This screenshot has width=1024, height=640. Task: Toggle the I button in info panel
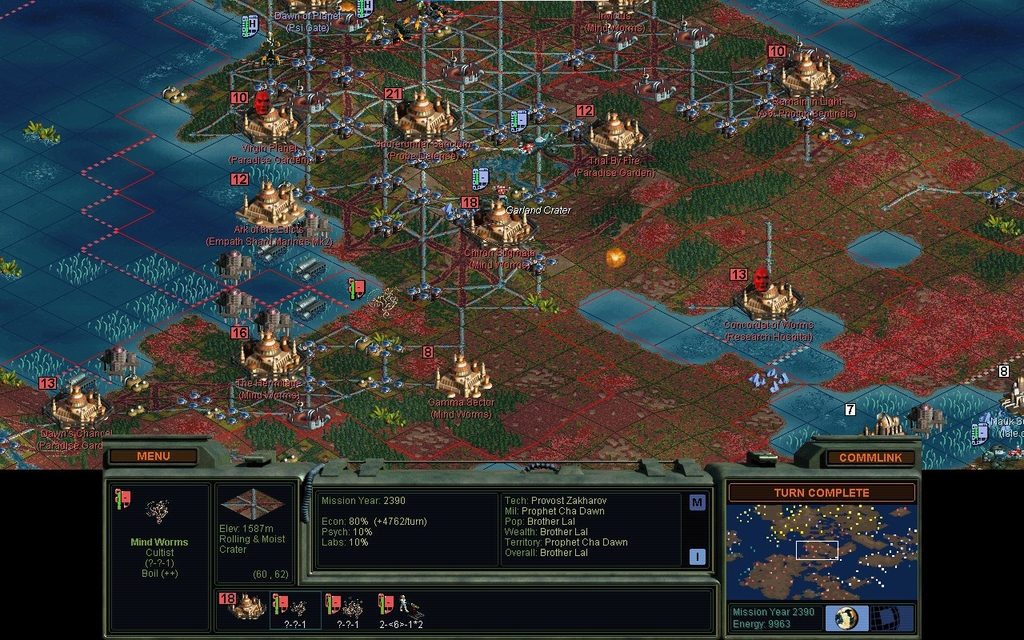[x=697, y=556]
